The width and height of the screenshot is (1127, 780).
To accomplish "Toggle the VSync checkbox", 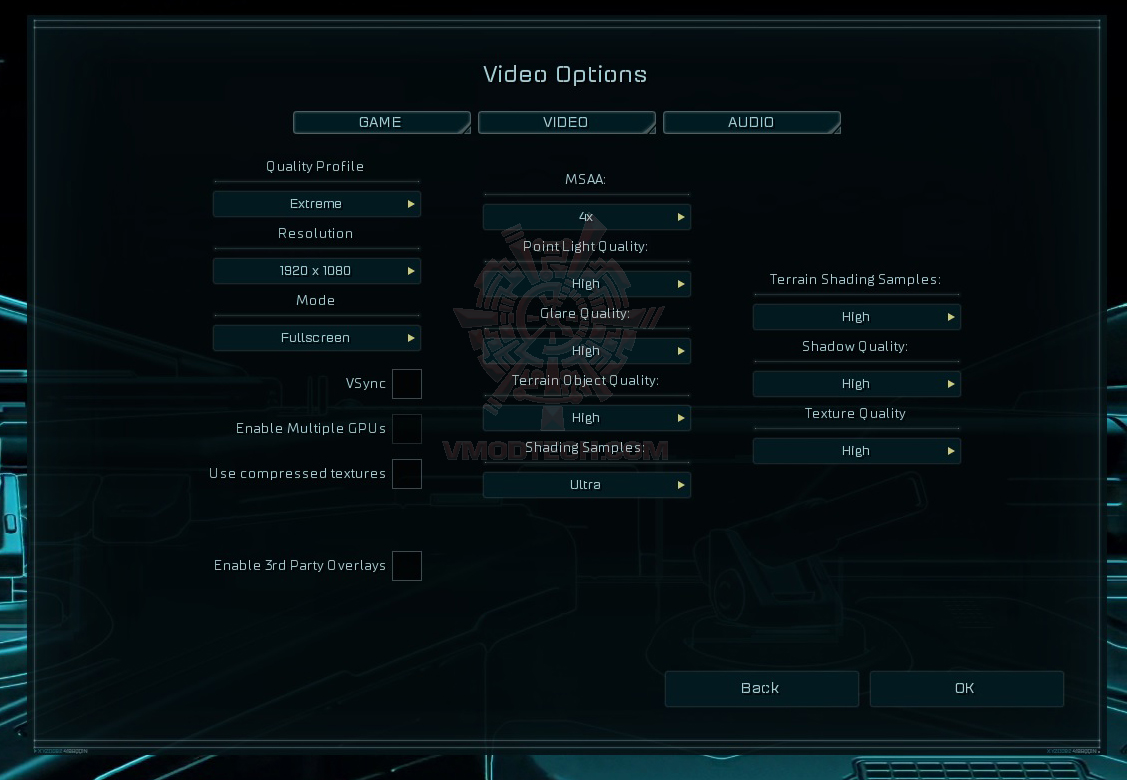I will tap(407, 384).
